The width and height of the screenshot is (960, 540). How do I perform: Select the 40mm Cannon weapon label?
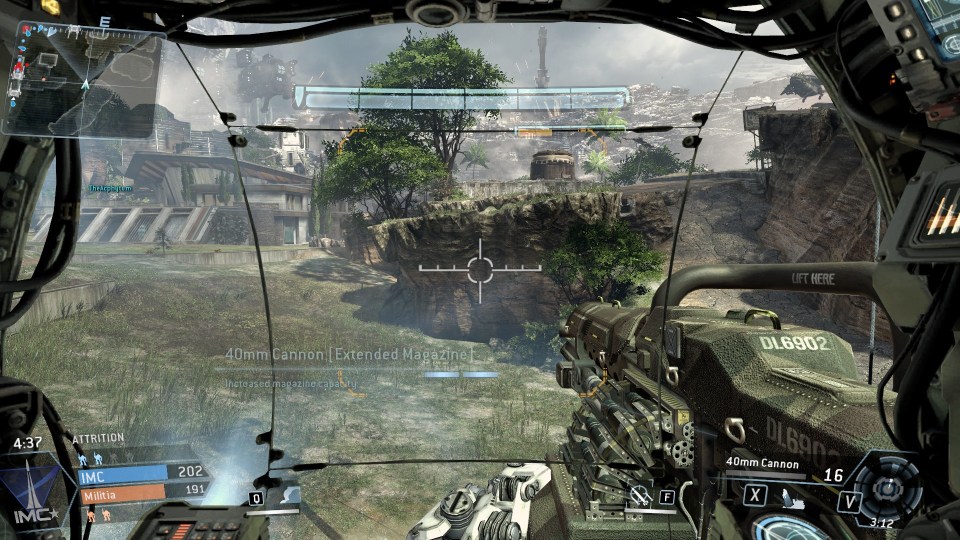(763, 463)
